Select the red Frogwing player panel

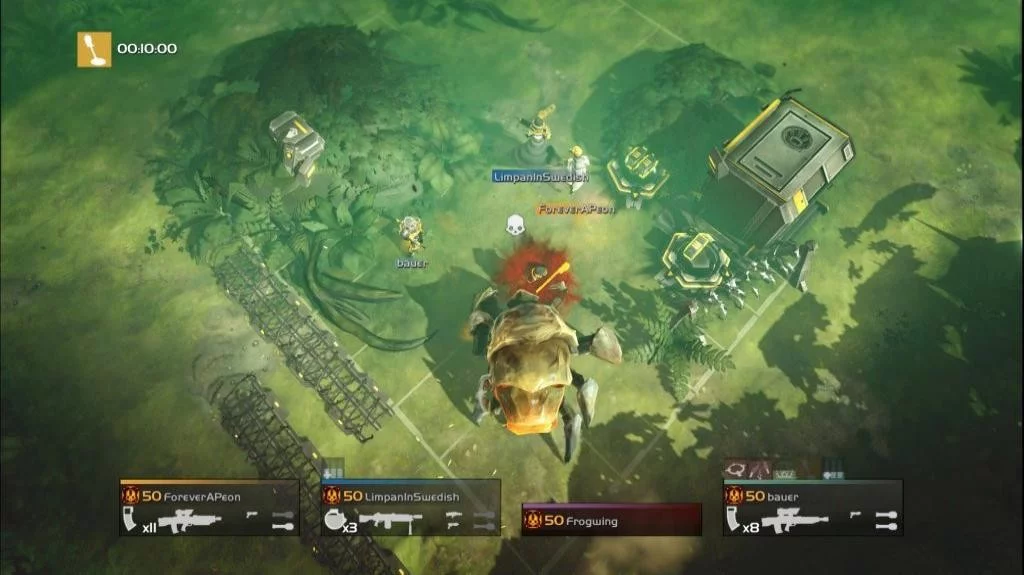pos(611,520)
